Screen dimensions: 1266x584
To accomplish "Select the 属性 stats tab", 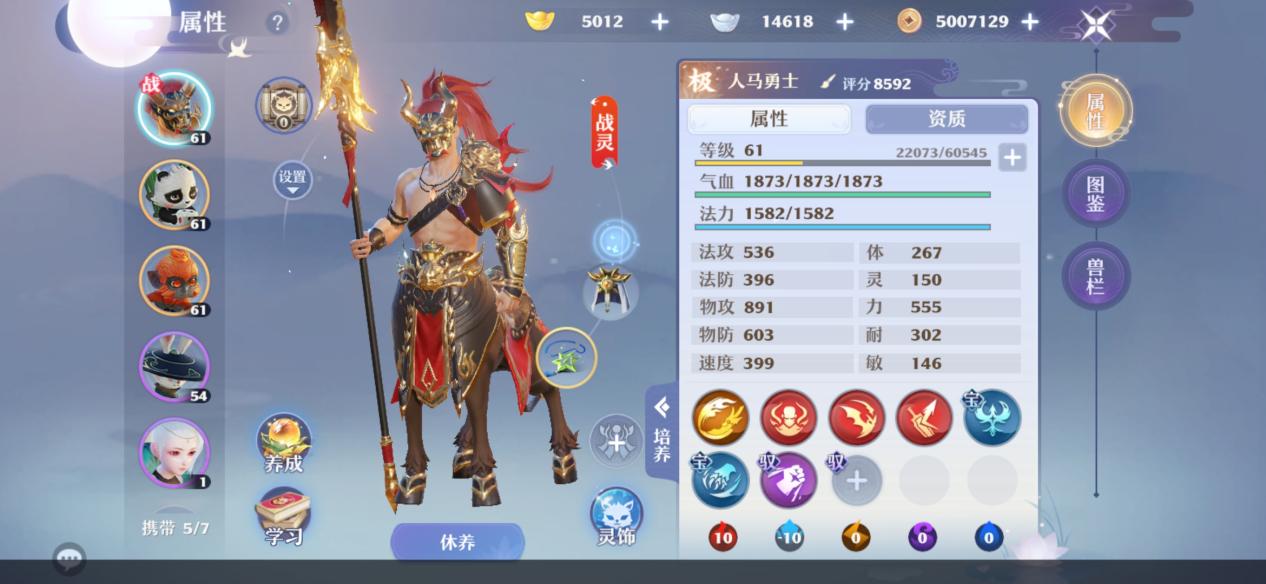I will coord(768,119).
